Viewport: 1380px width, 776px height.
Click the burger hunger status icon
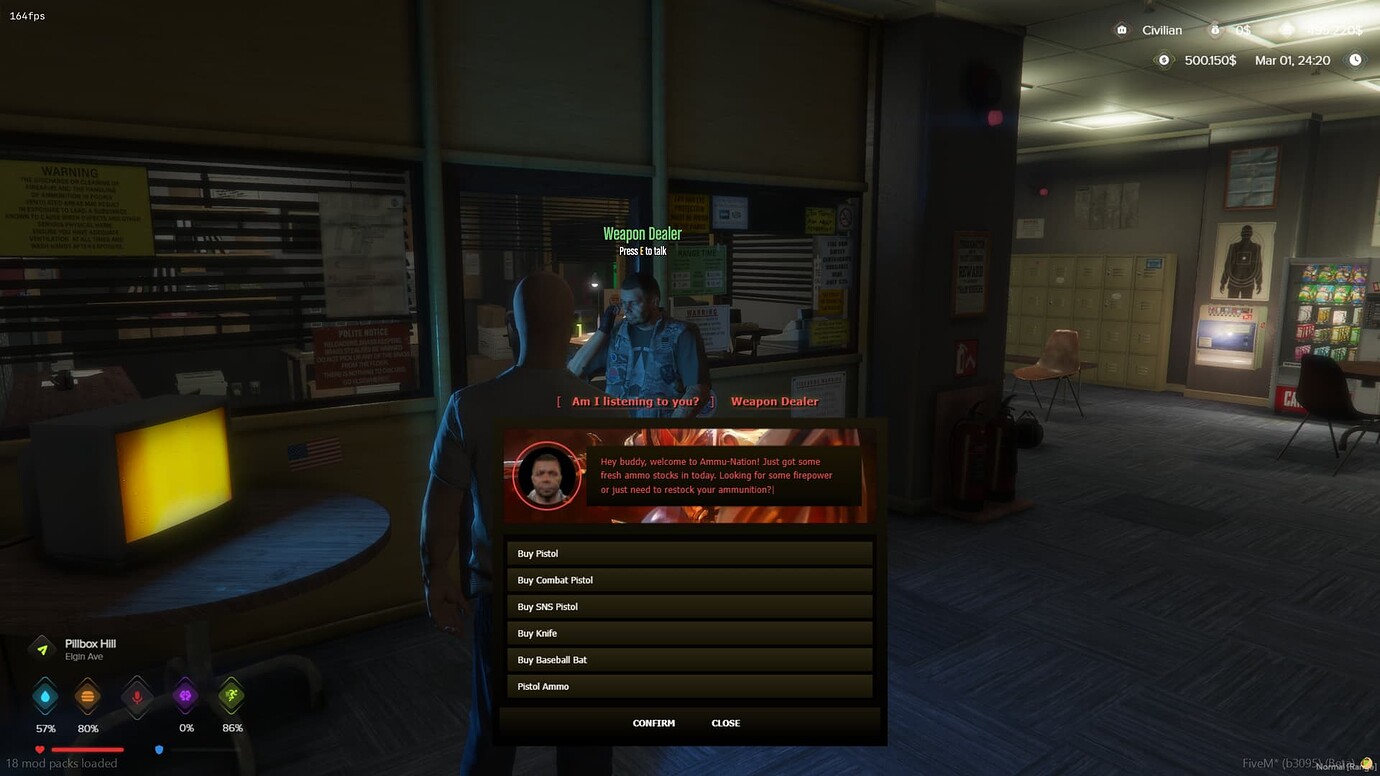pyautogui.click(x=87, y=698)
